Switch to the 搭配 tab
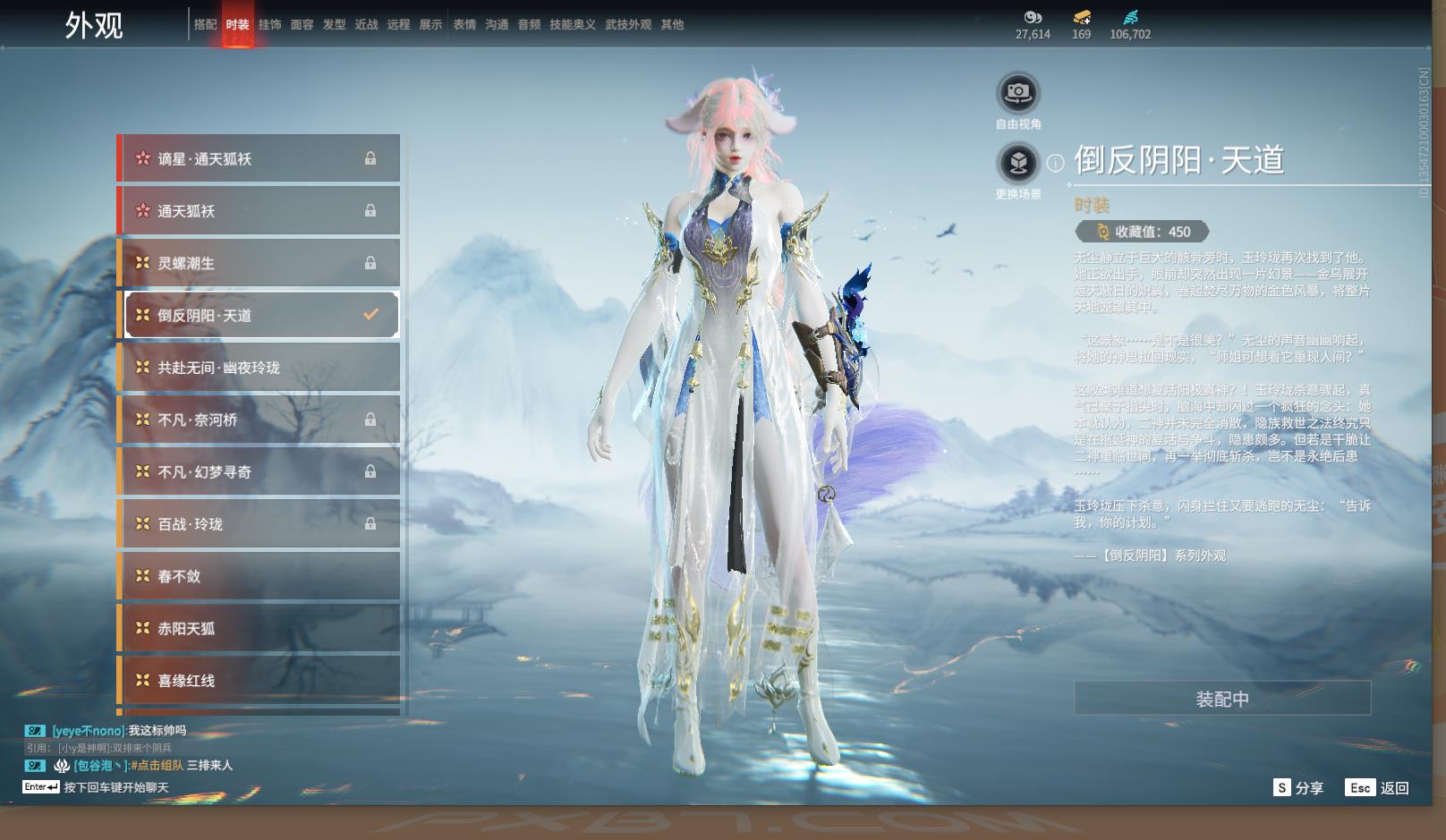 point(205,25)
